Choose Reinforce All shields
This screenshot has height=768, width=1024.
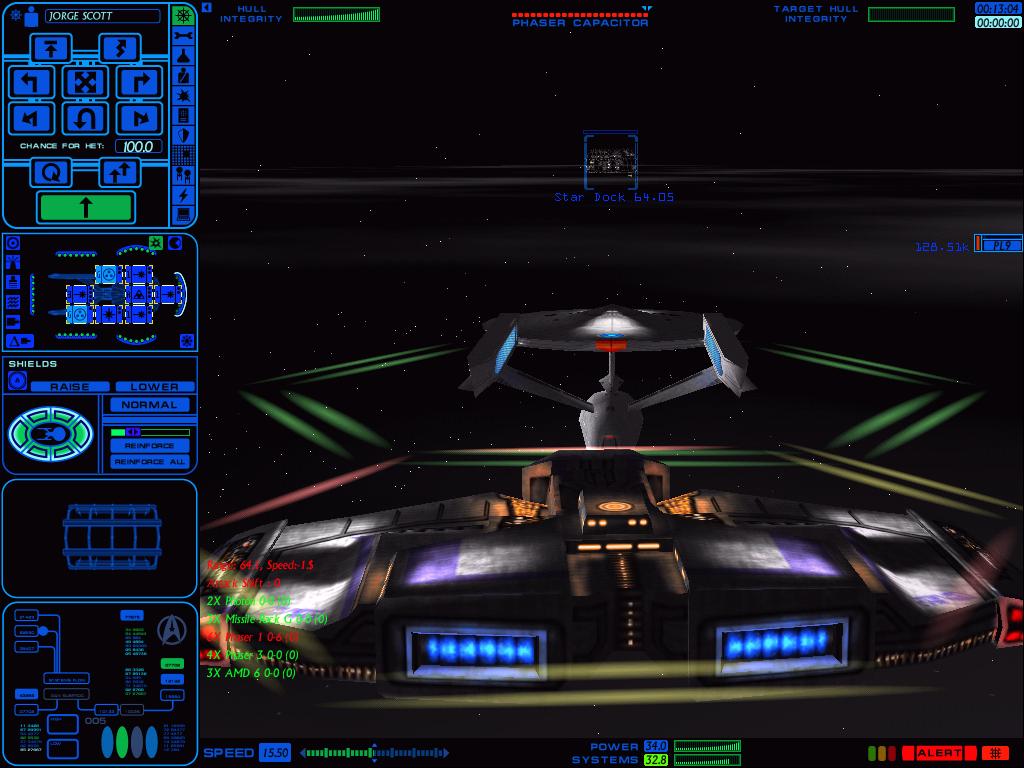149,462
